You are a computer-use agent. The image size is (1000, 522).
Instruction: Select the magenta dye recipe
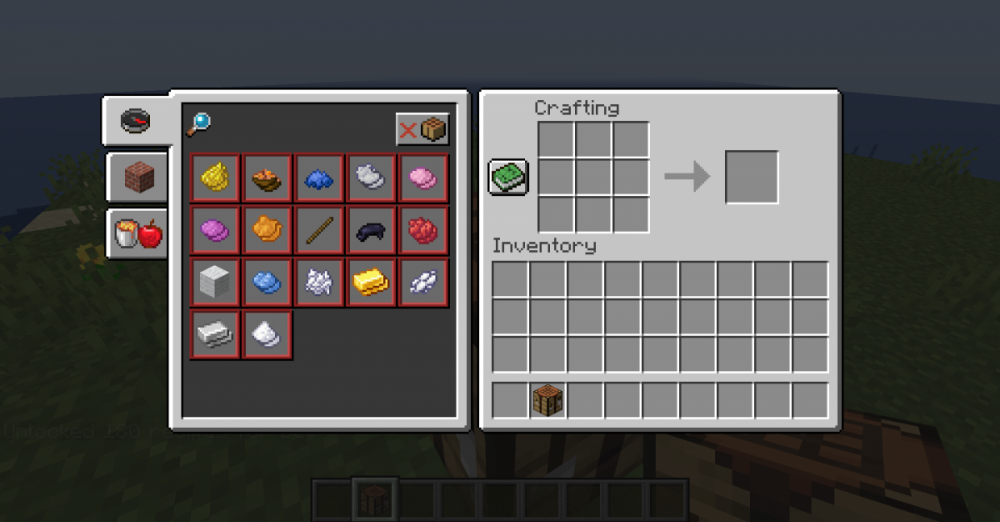[215, 231]
